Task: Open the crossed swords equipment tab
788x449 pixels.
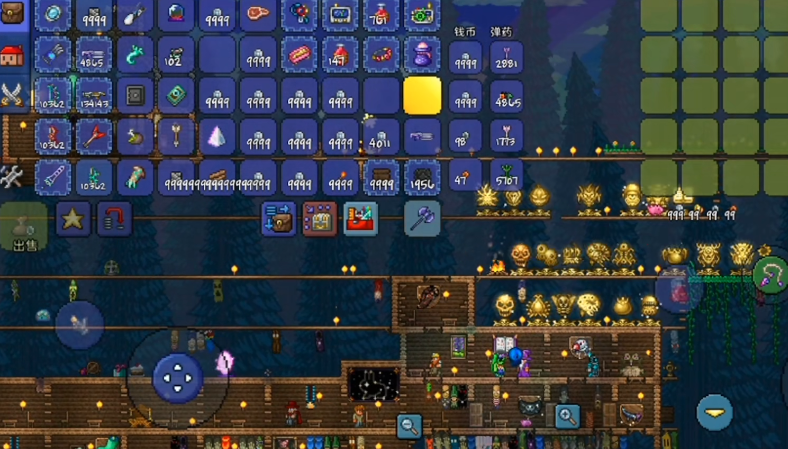Action: pyautogui.click(x=12, y=95)
